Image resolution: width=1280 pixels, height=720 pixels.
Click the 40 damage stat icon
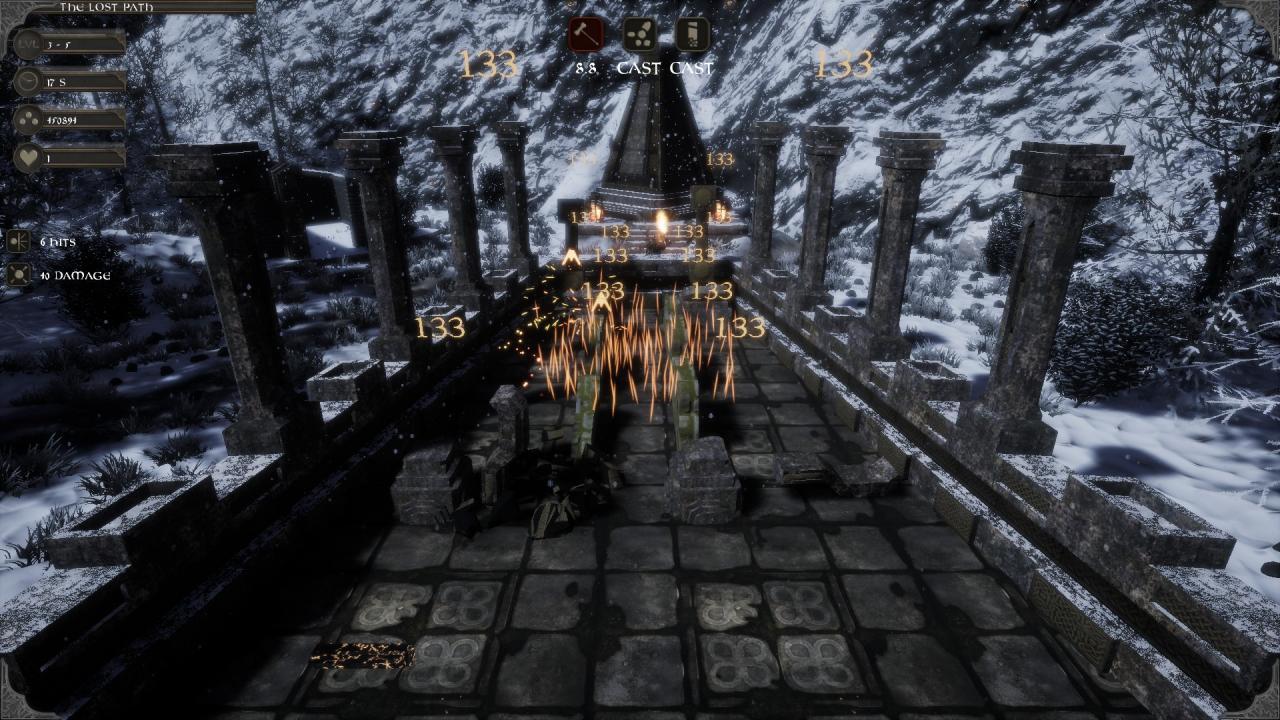click(16, 272)
